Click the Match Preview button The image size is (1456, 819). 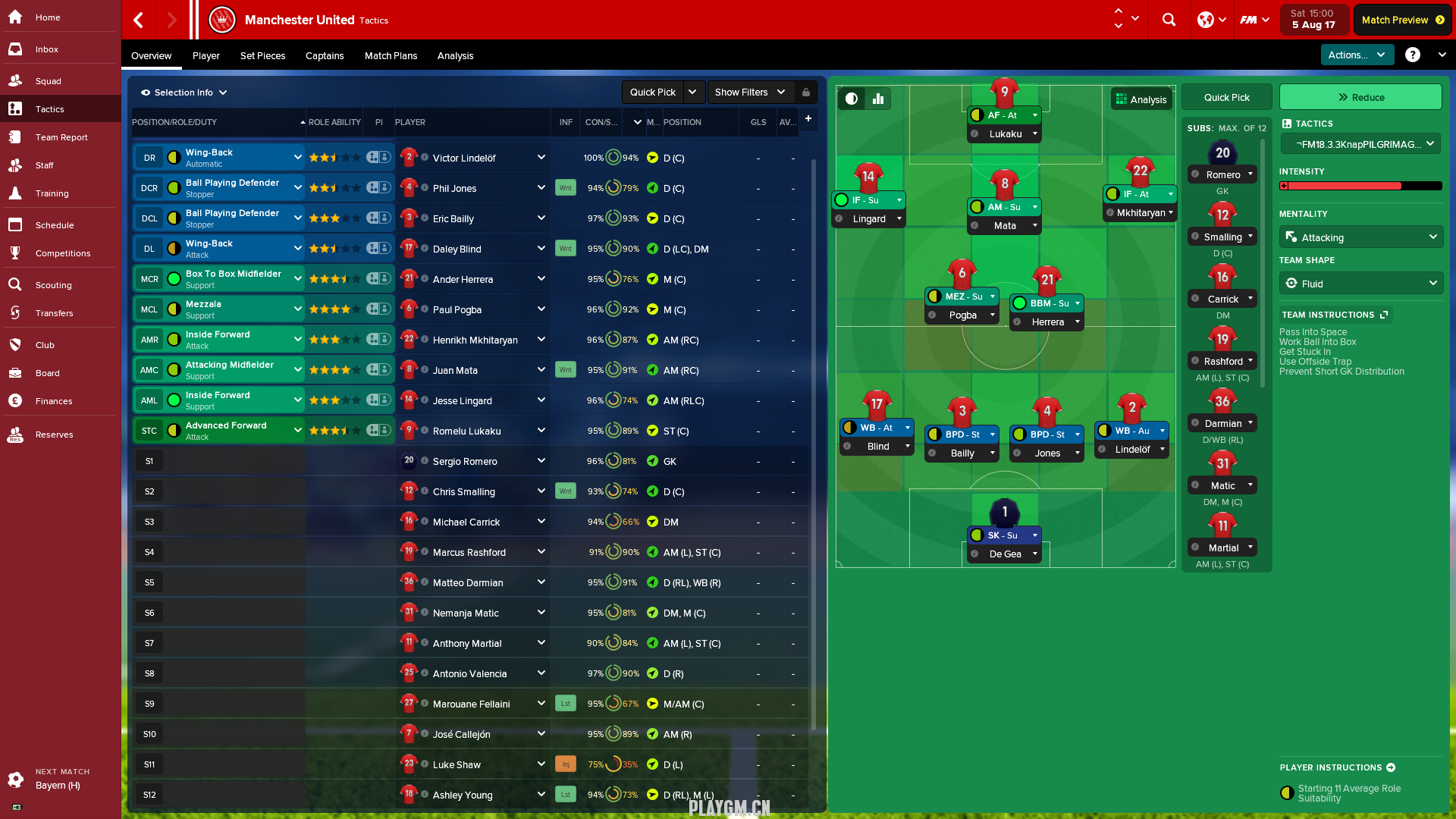[x=1402, y=20]
